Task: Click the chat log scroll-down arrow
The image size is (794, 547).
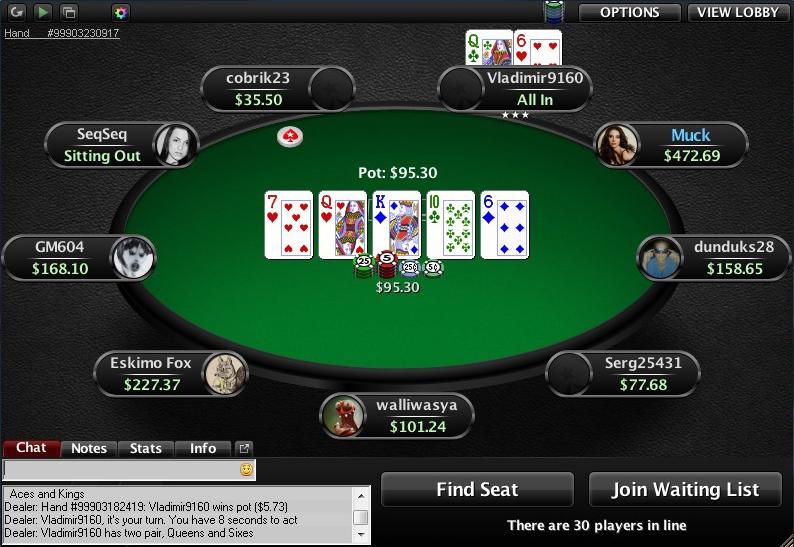Action: pos(361,533)
